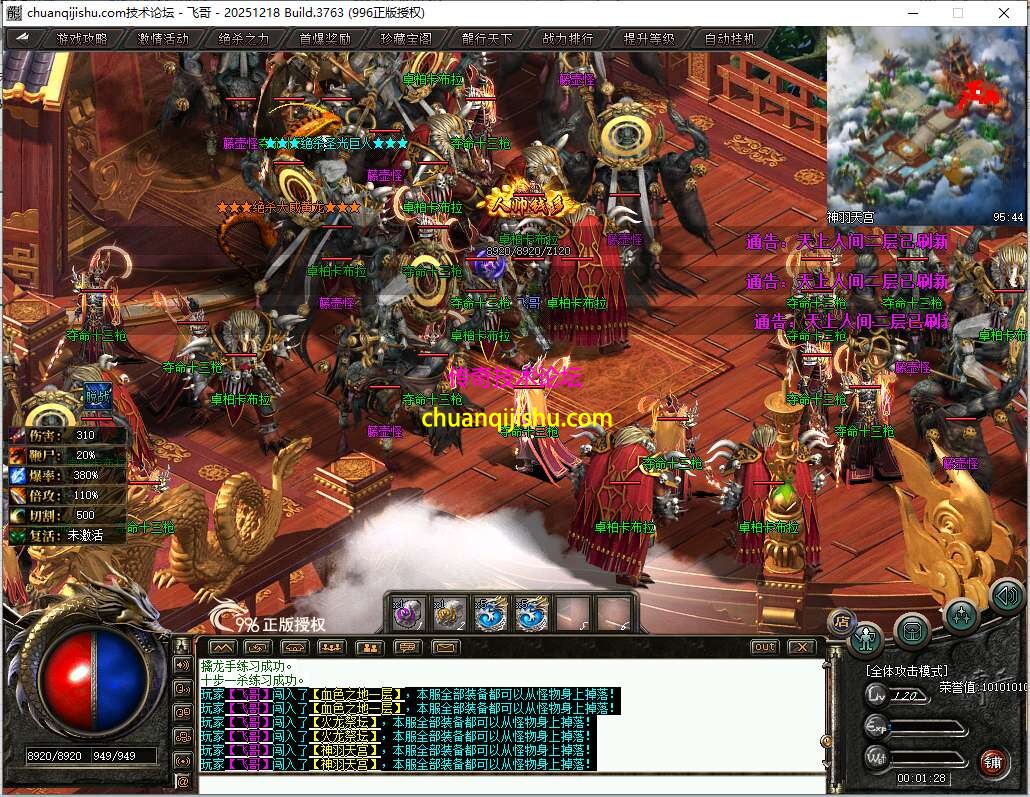The height and width of the screenshot is (797, 1030).
Task: Open the 靓行天下 menu button
Action: (487, 39)
